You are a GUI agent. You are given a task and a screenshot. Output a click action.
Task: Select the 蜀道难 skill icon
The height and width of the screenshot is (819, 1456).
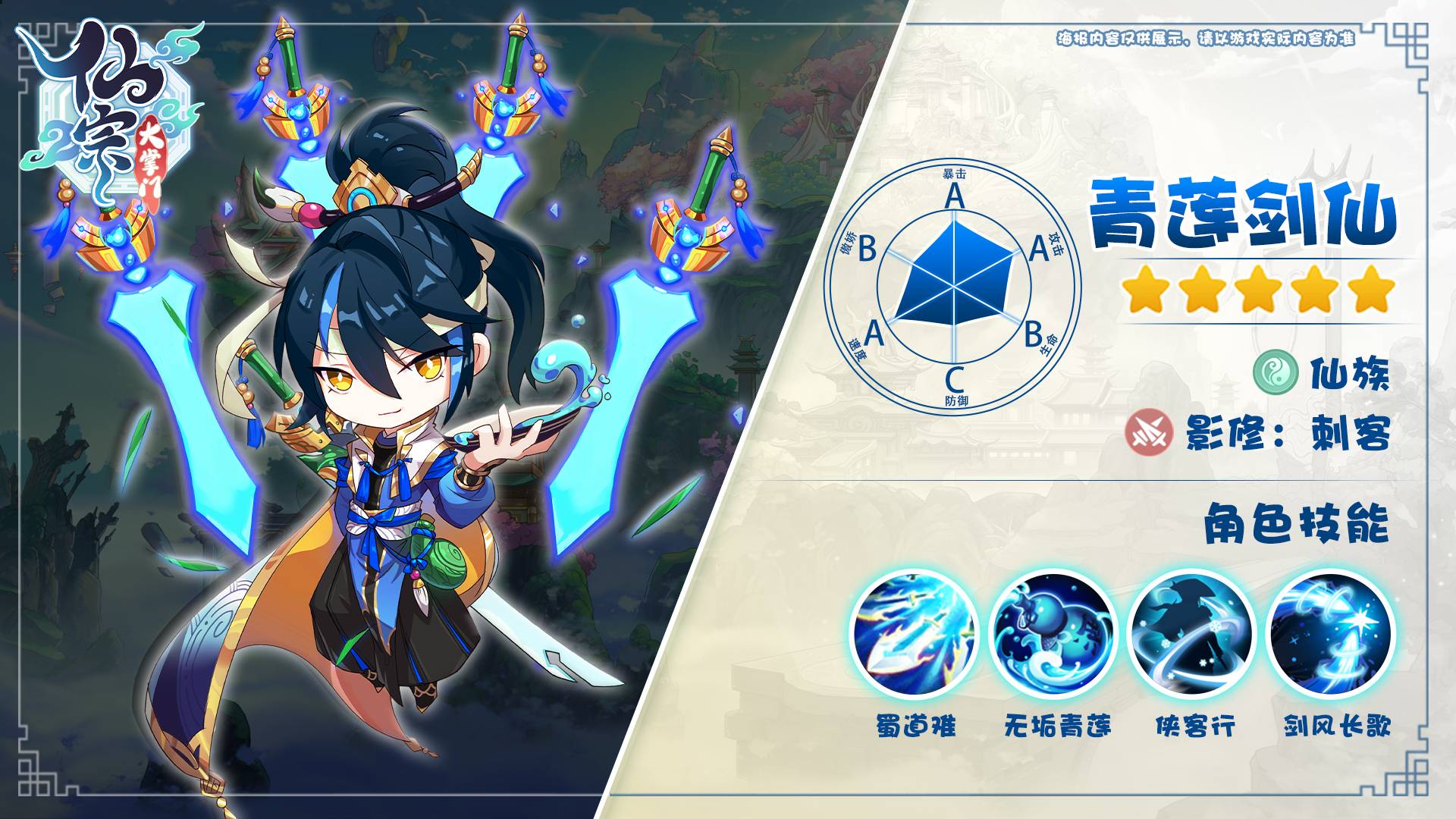[915, 634]
